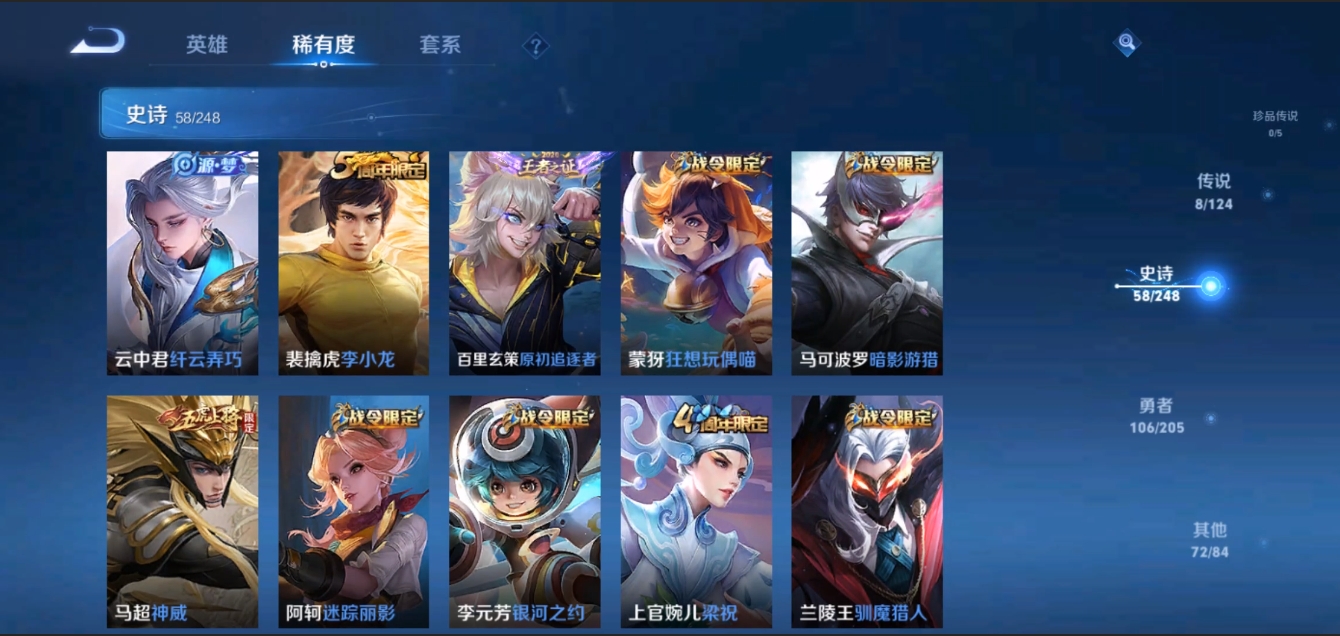This screenshot has width=1340, height=636.
Task: Select the 史诗 rarity entry in sidebar
Action: [x=1157, y=284]
